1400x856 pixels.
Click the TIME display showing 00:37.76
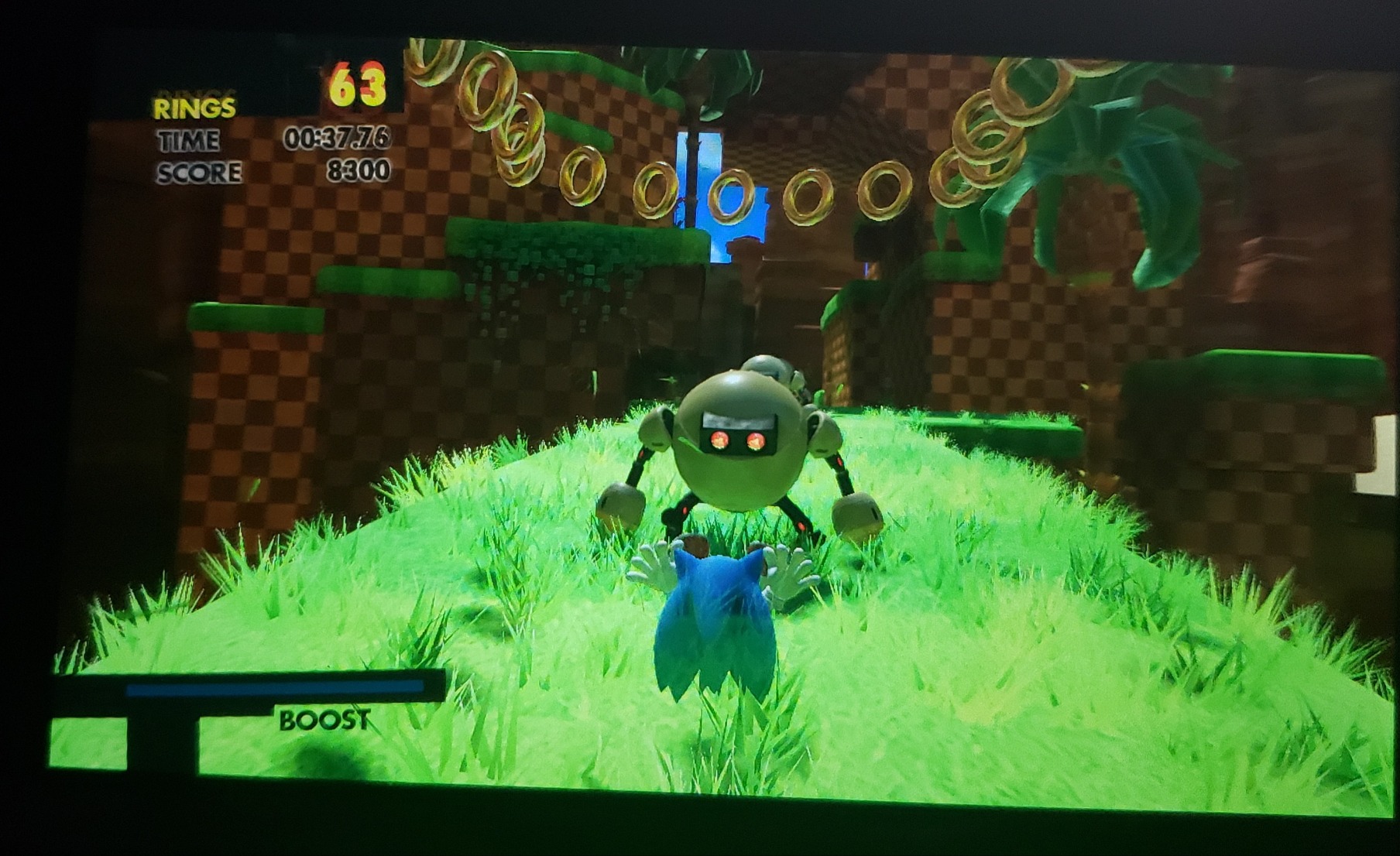click(x=338, y=139)
